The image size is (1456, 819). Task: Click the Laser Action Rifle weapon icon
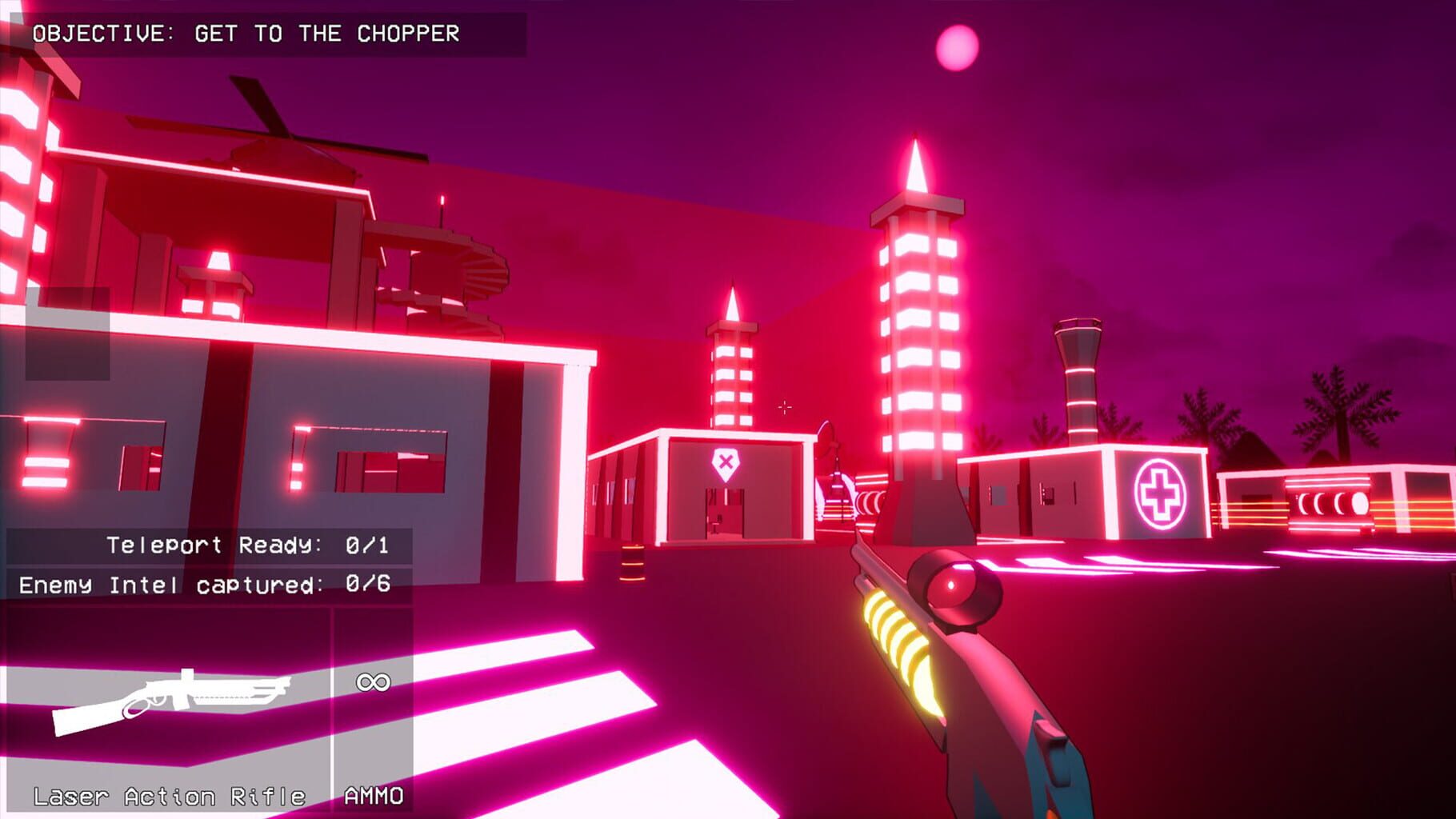[170, 701]
